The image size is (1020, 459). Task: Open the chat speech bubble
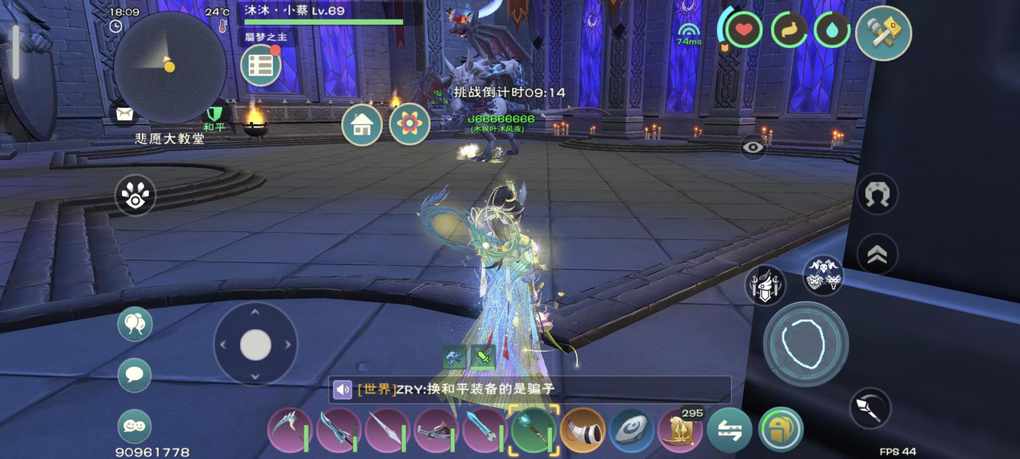(135, 375)
